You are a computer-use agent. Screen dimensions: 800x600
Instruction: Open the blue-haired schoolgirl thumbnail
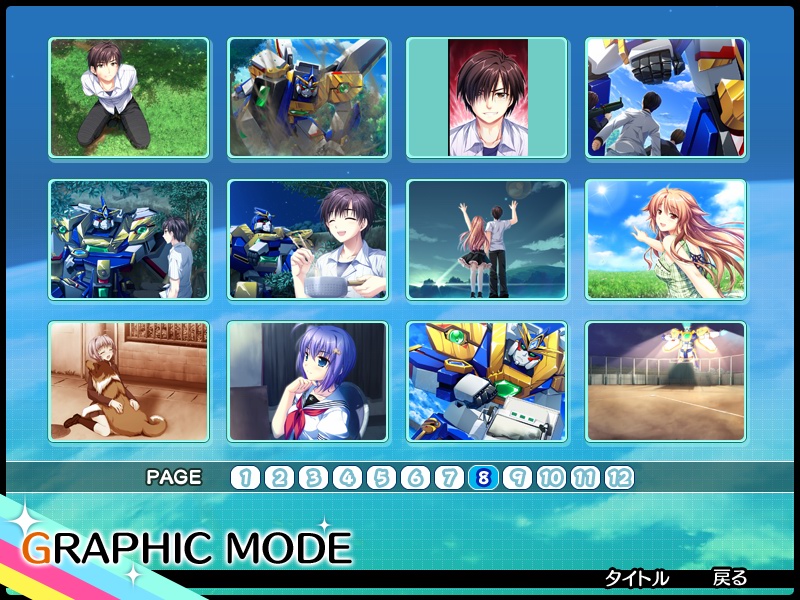click(307, 382)
